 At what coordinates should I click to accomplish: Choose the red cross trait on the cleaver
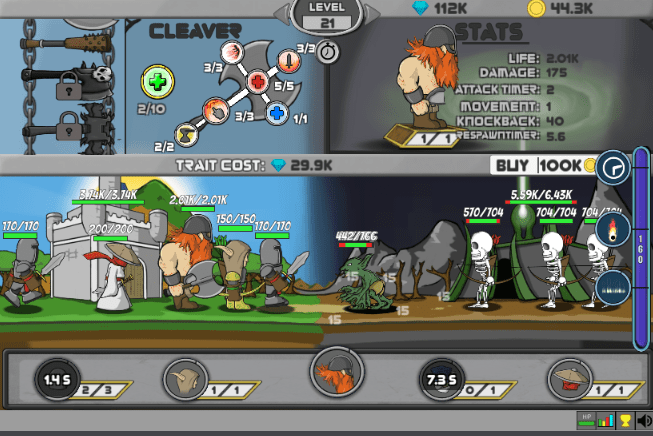point(257,81)
